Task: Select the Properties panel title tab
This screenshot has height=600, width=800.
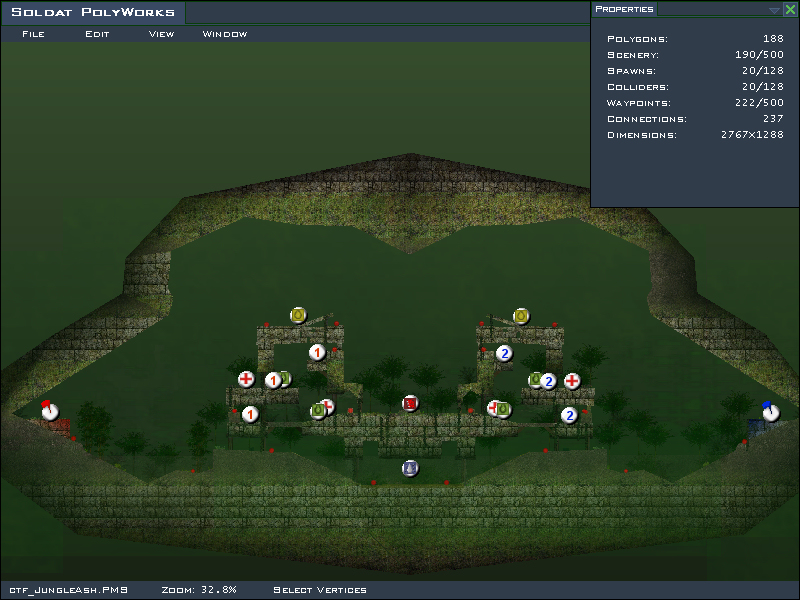Action: coord(624,9)
